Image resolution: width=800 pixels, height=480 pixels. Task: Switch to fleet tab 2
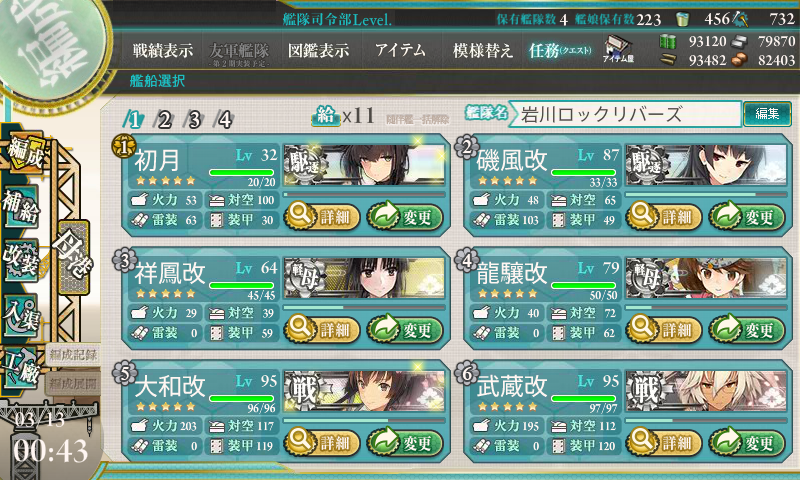click(x=164, y=120)
